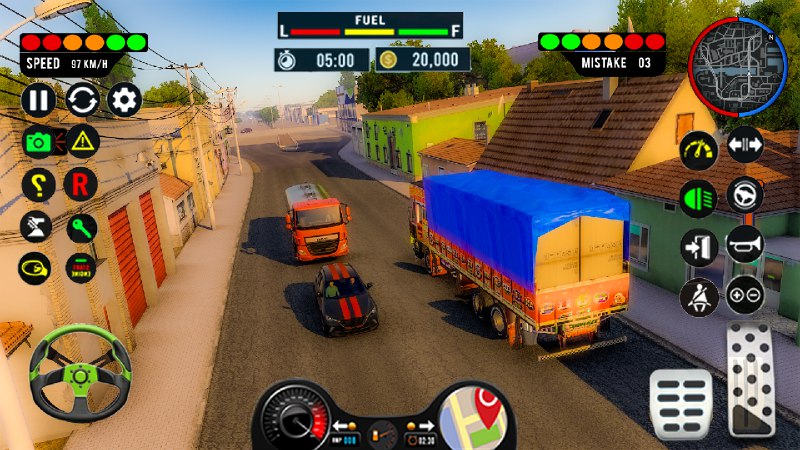Tap the circular arrows restart button
Screen dimensions: 800x450
pyautogui.click(x=82, y=99)
